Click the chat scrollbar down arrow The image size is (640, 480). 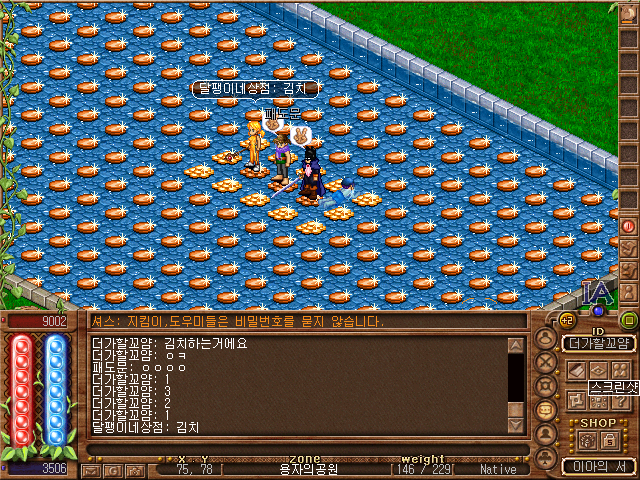516,425
